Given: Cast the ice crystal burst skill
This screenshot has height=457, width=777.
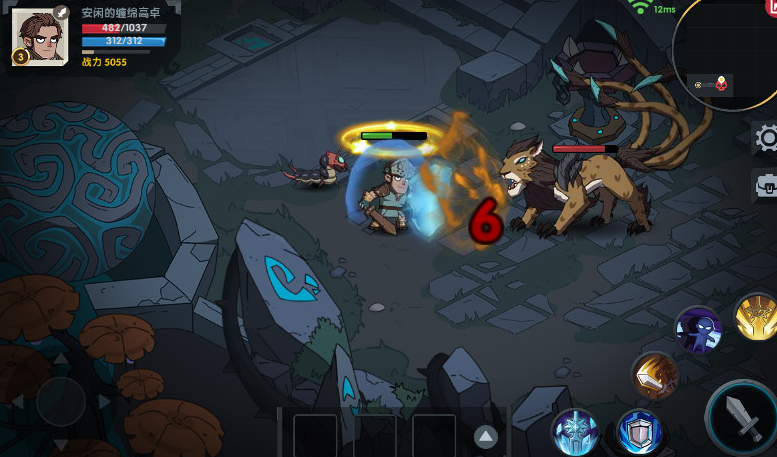Looking at the screenshot, I should click(576, 431).
